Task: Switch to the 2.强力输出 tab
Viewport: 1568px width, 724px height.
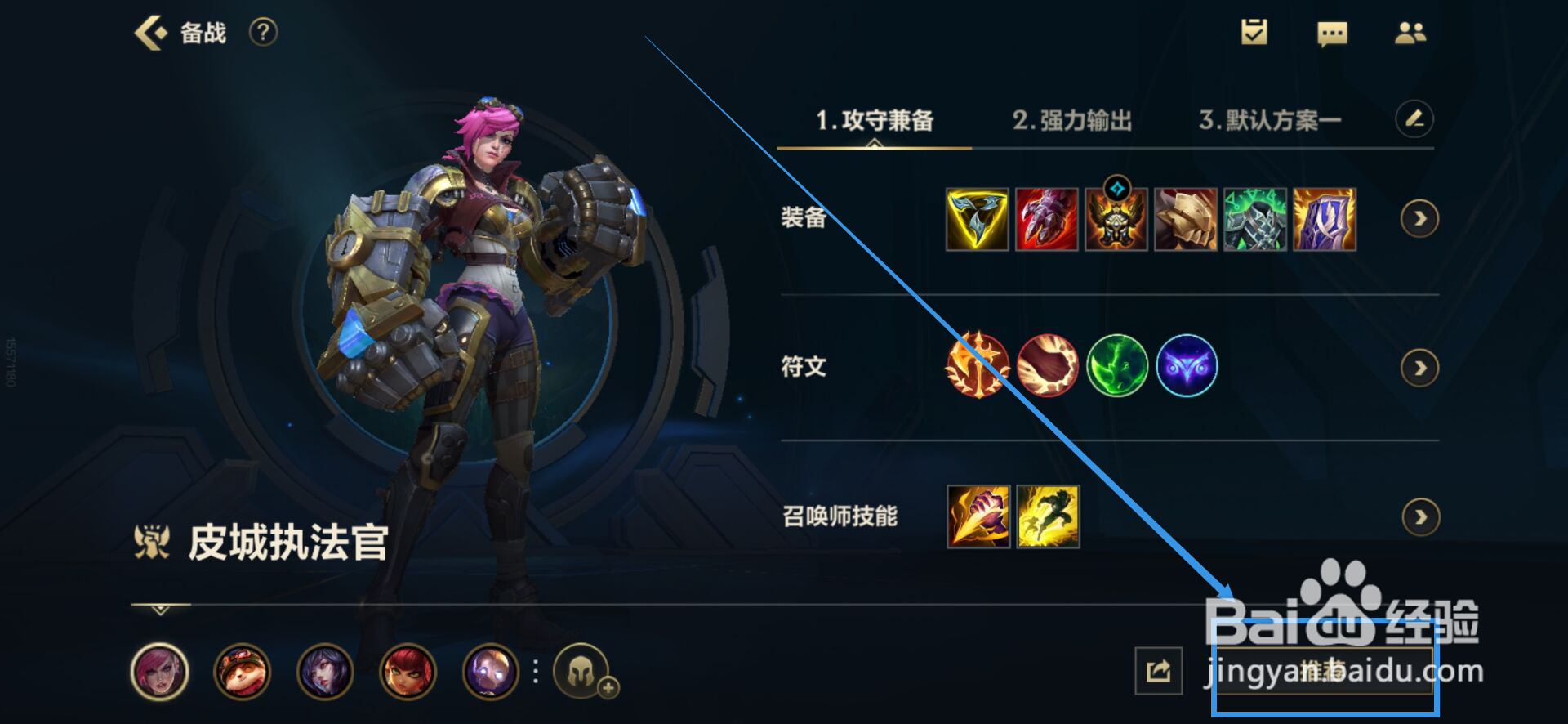Action: (1074, 119)
